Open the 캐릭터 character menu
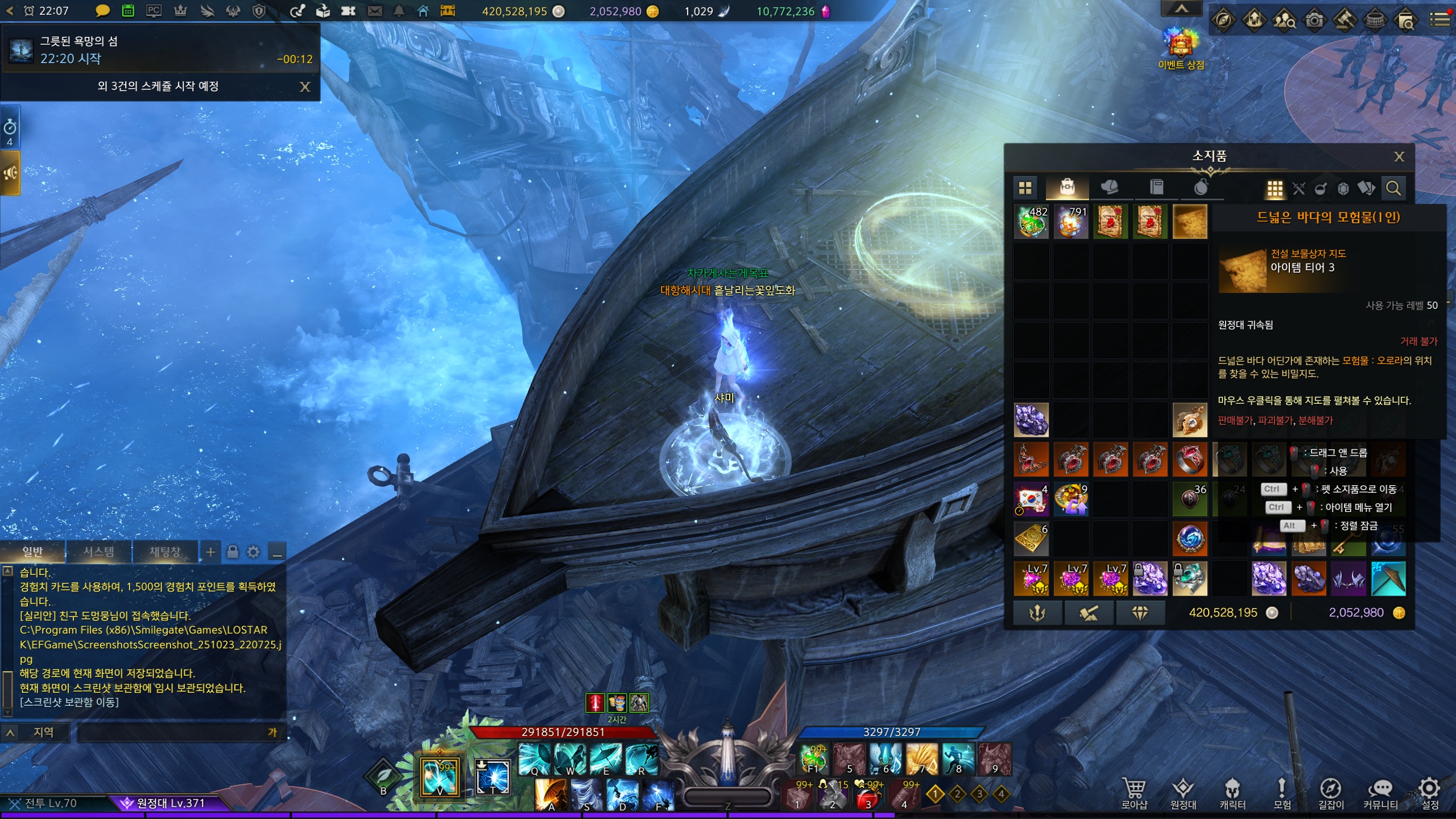The height and width of the screenshot is (819, 1456). (x=1232, y=793)
